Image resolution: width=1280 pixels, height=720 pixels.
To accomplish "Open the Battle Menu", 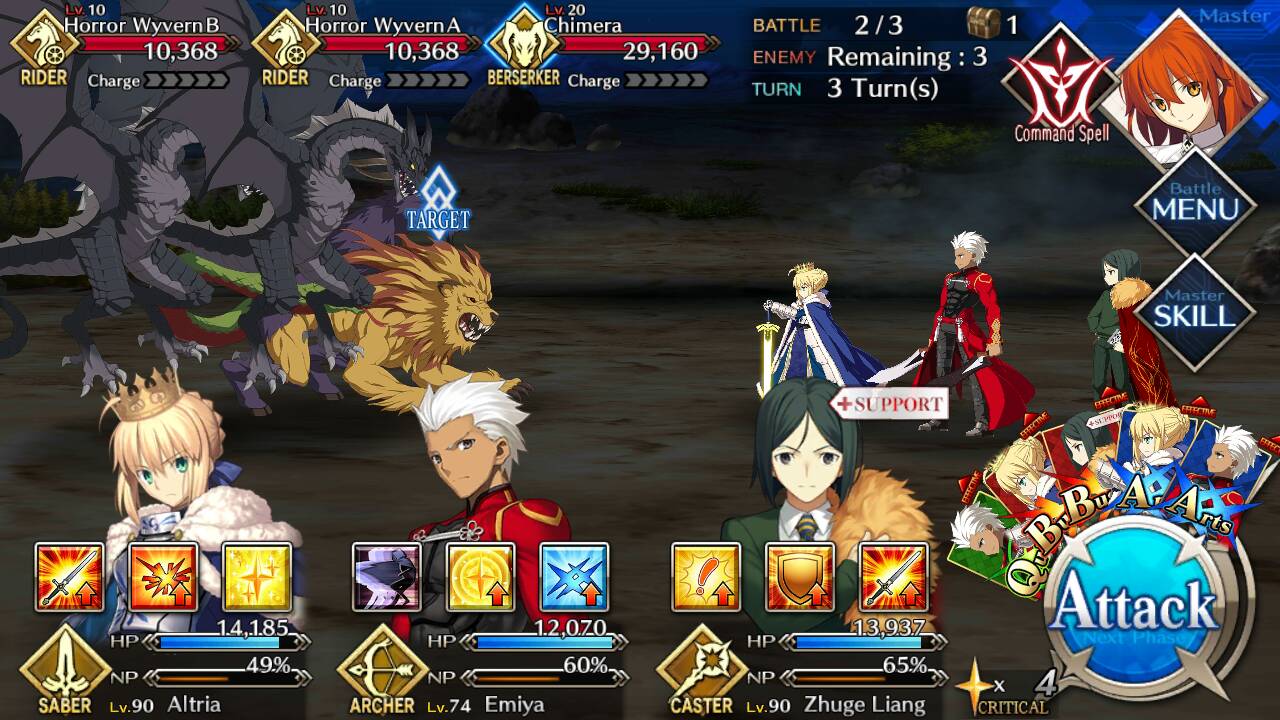I will [x=1196, y=207].
